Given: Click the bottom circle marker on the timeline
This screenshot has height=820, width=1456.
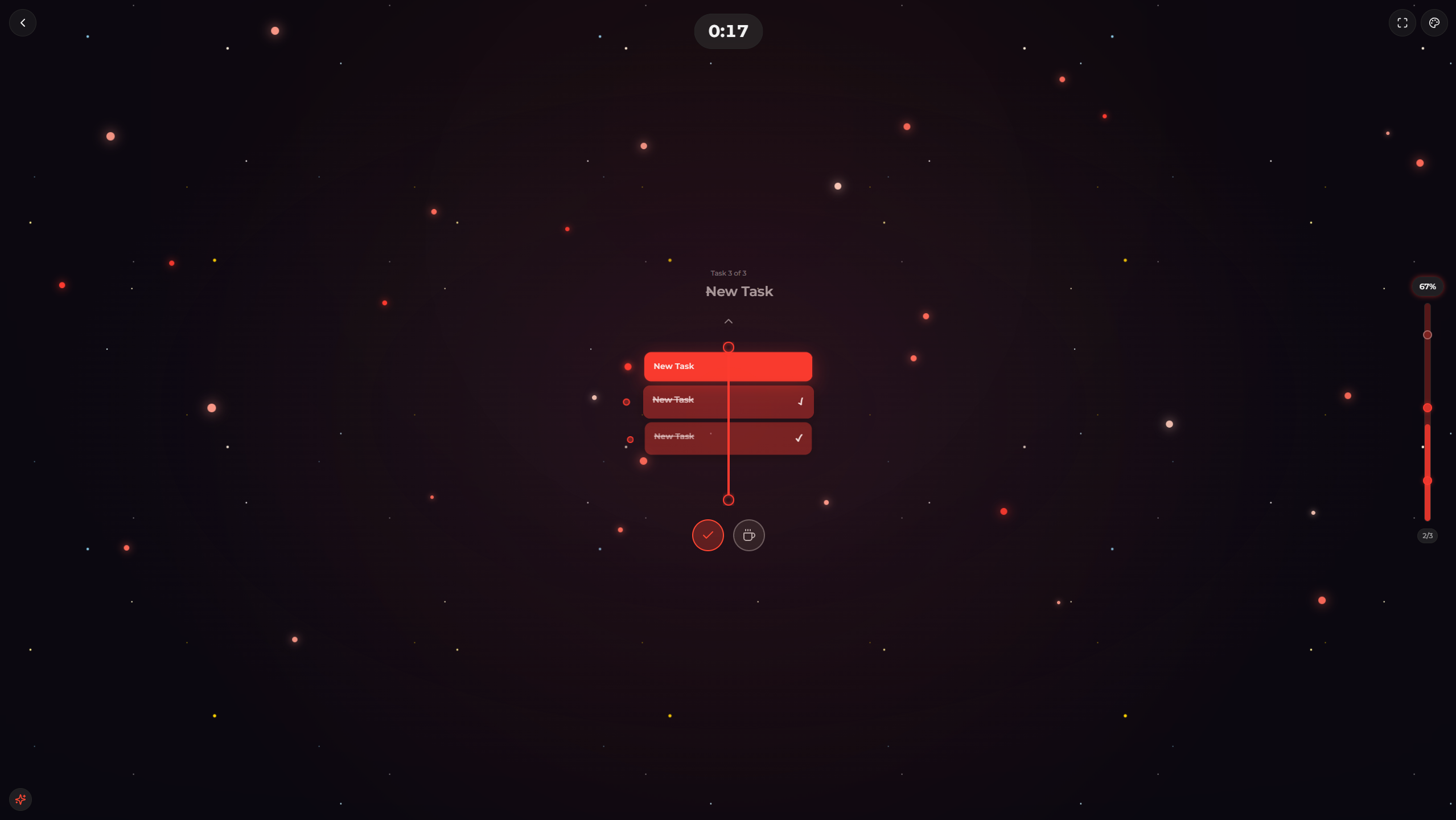Looking at the screenshot, I should 728,499.
